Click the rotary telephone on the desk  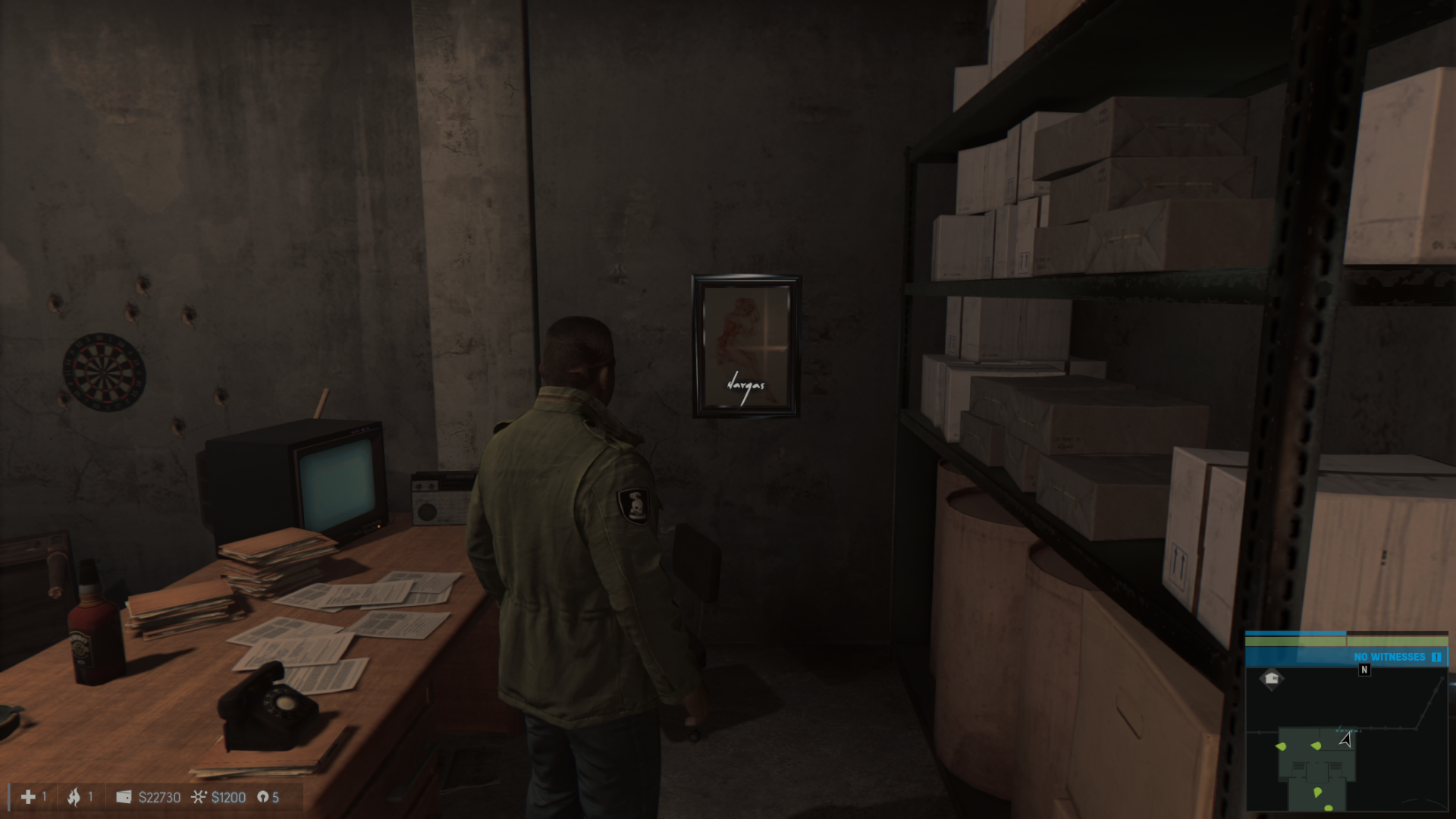click(x=265, y=709)
